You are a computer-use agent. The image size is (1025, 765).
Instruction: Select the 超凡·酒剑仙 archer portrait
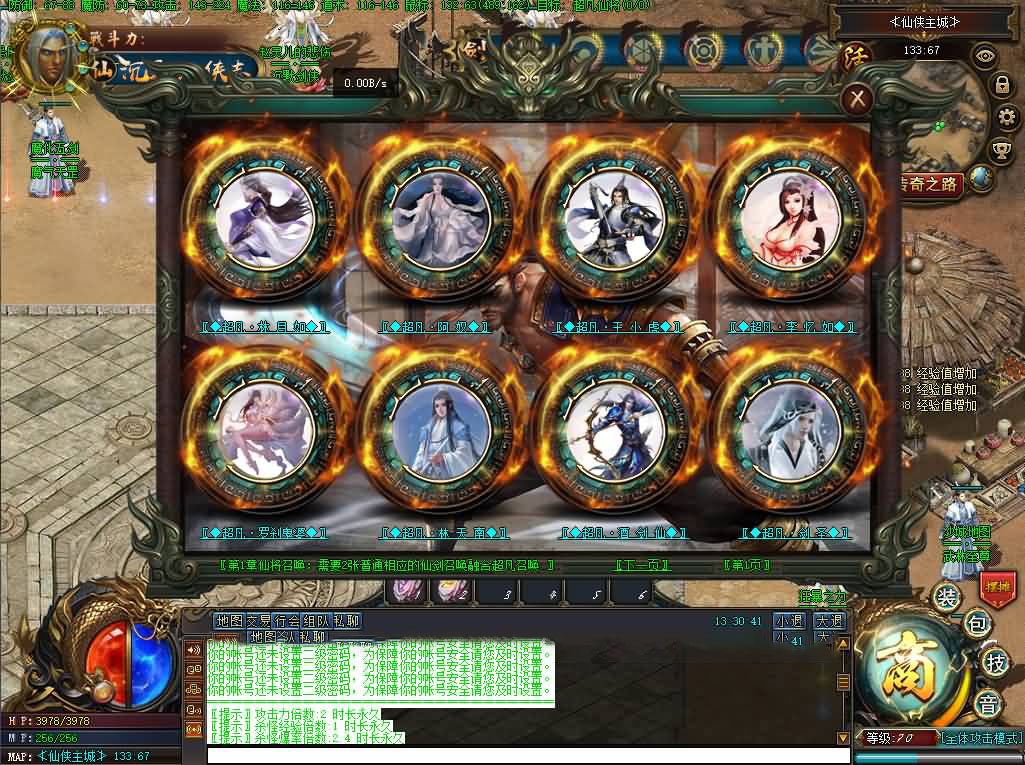[613, 430]
